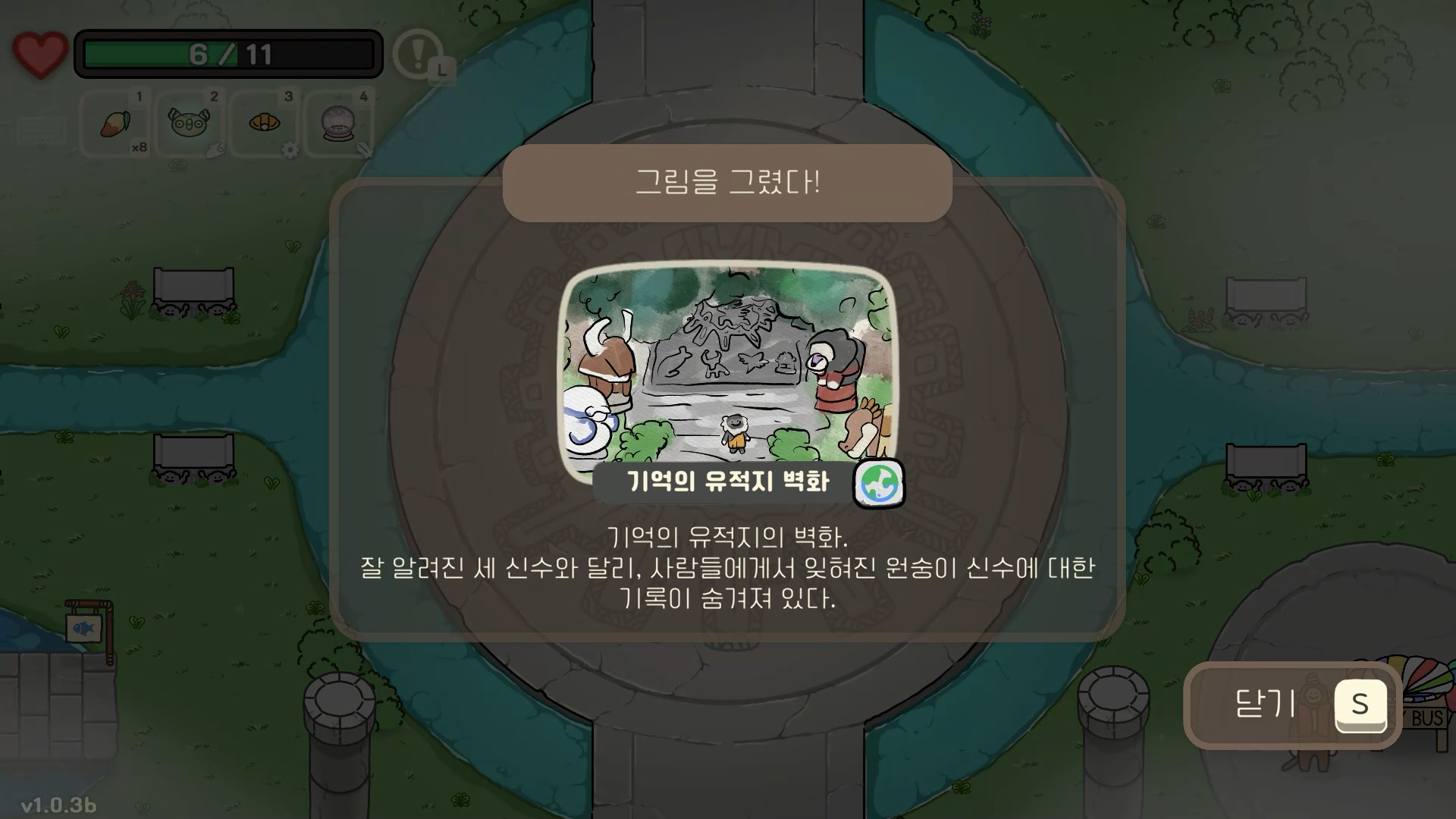The image size is (1456, 819).
Task: Select the snow globe in hotbar slot 4
Action: coord(337,123)
